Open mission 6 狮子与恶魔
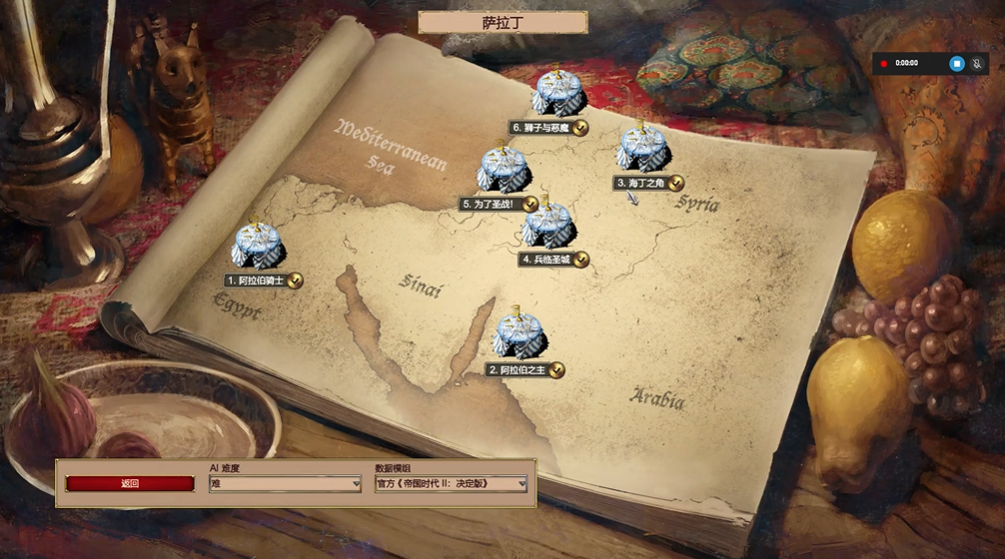Image resolution: width=1005 pixels, height=559 pixels. click(x=558, y=94)
